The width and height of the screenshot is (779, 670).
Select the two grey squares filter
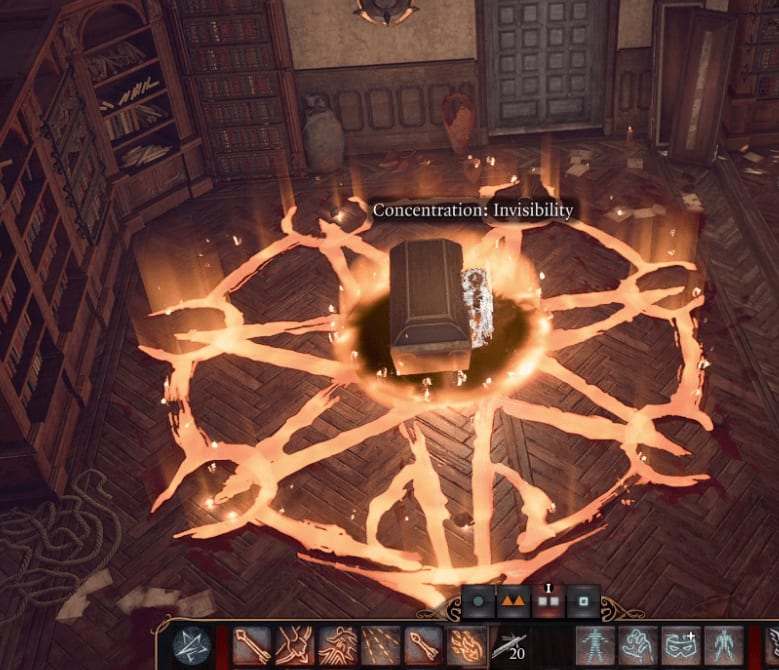tap(547, 603)
